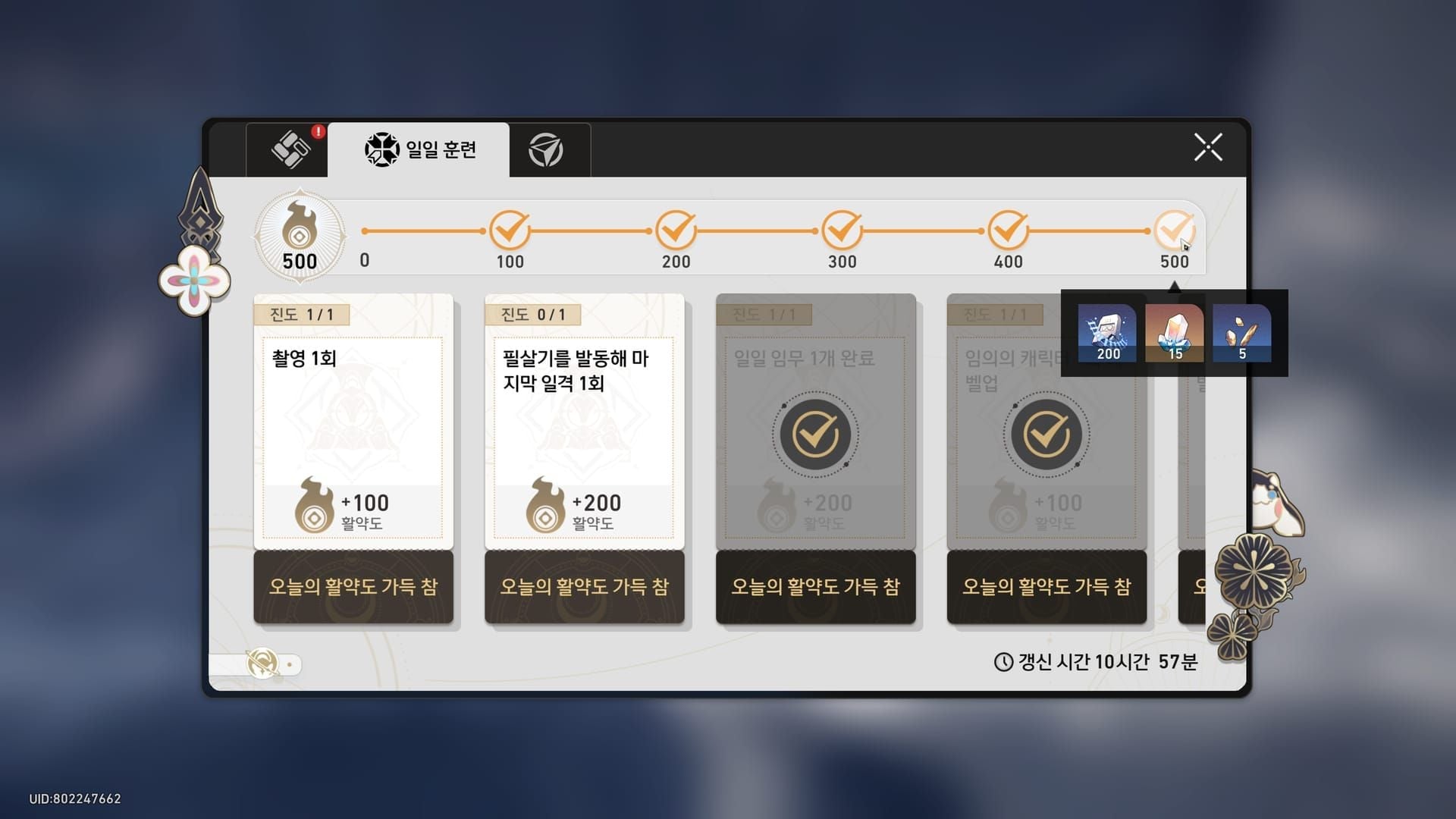The width and height of the screenshot is (1456, 819).
Task: Select the Simulated Universe icon tab
Action: click(548, 149)
